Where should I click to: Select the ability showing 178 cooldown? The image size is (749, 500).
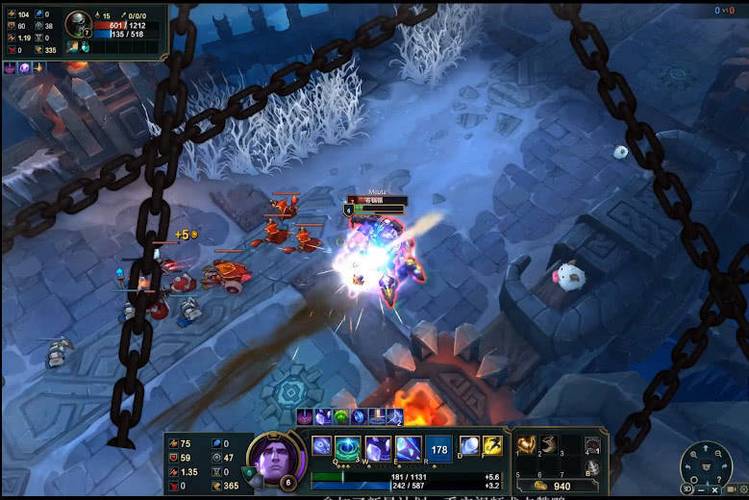[438, 448]
